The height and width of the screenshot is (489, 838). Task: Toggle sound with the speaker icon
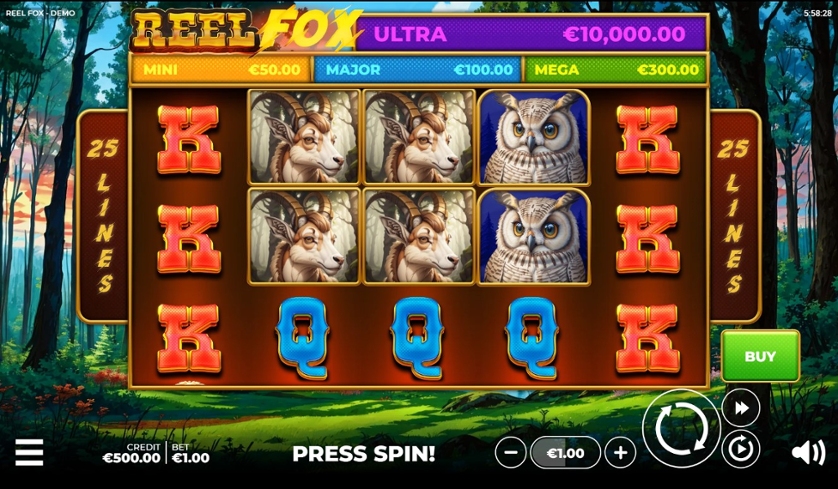[x=807, y=453]
